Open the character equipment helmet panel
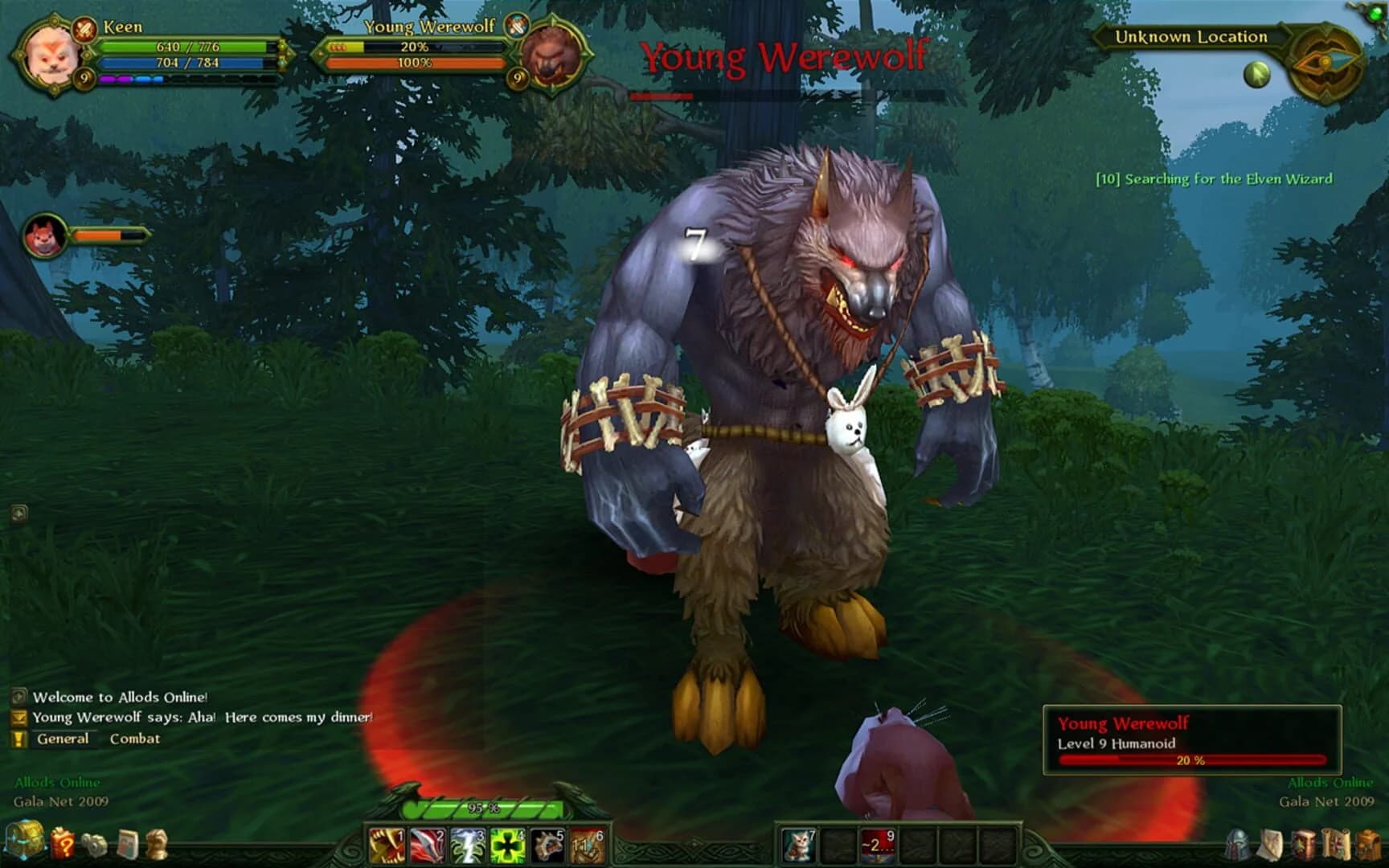This screenshot has height=868, width=1389. (1237, 844)
